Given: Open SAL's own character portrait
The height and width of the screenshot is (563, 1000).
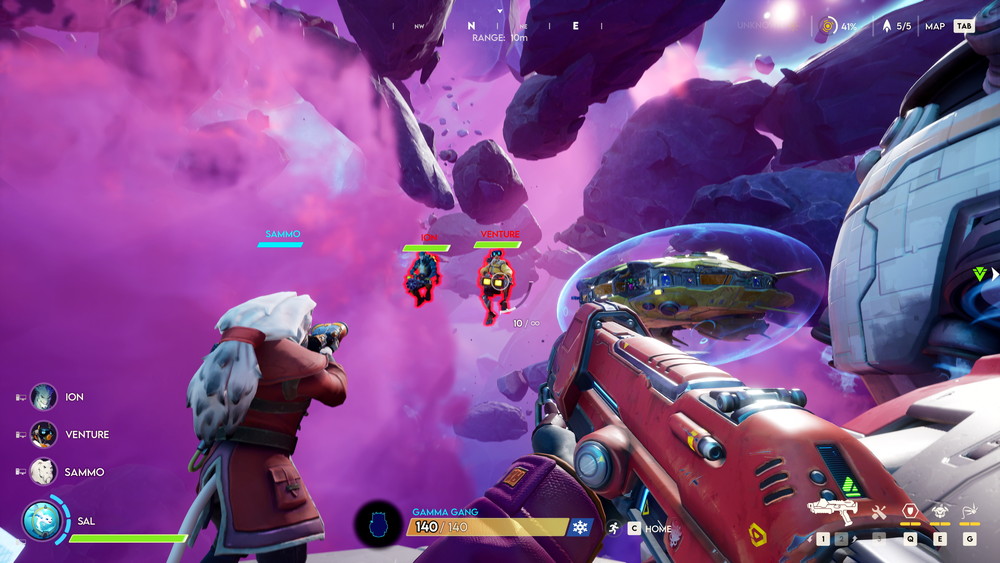Looking at the screenshot, I should click(43, 521).
